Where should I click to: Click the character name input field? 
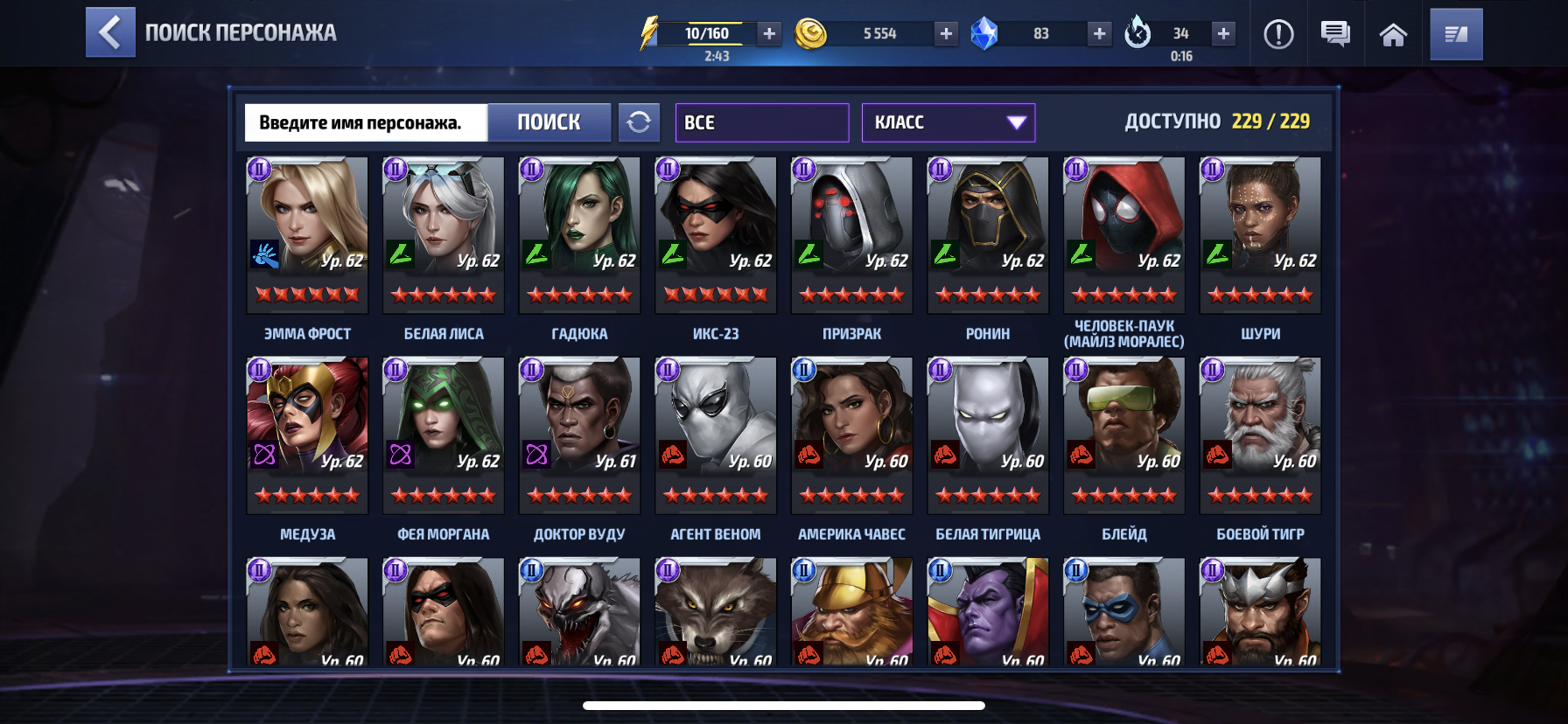coord(367,122)
